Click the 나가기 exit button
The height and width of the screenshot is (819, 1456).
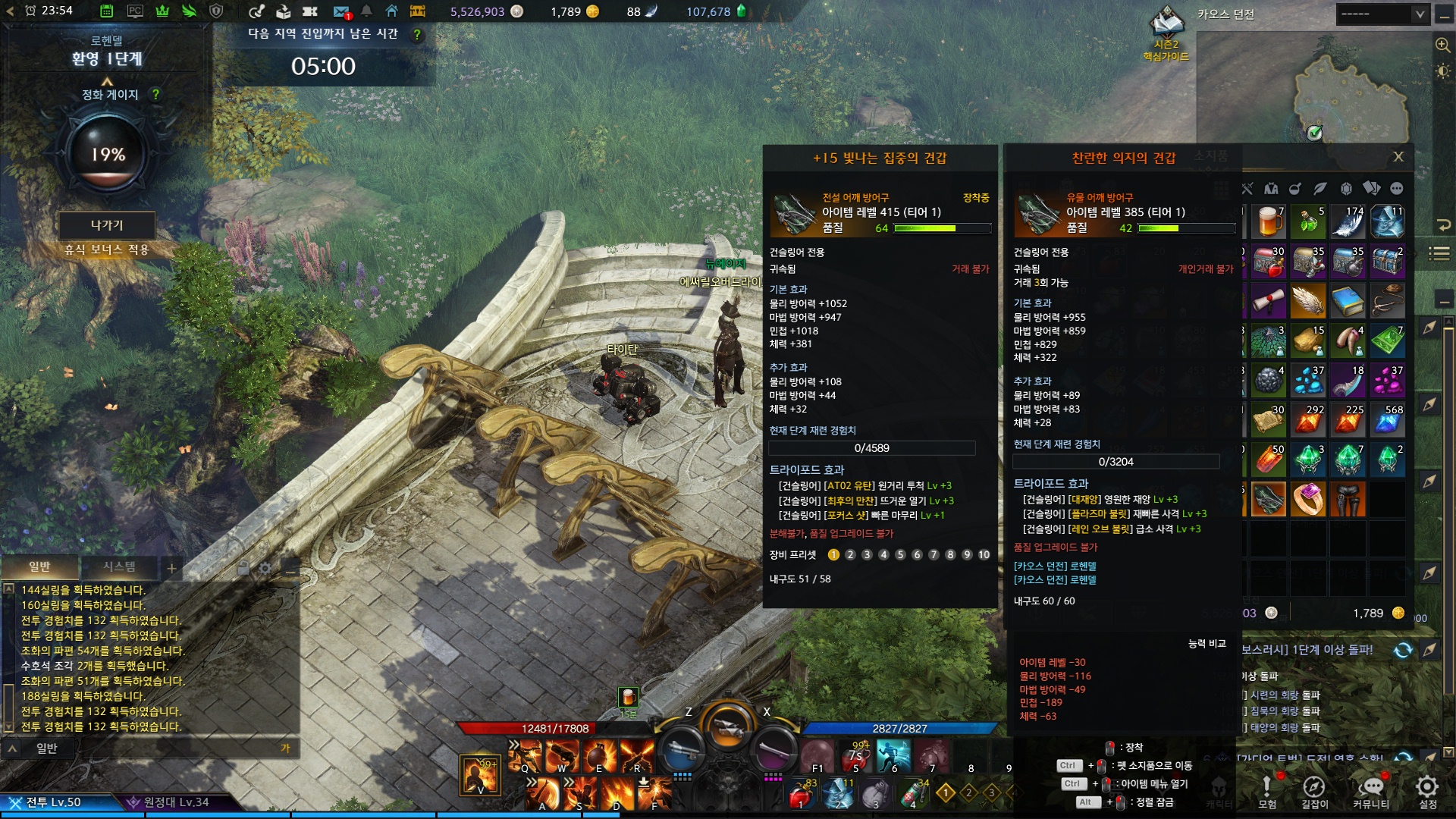click(107, 225)
